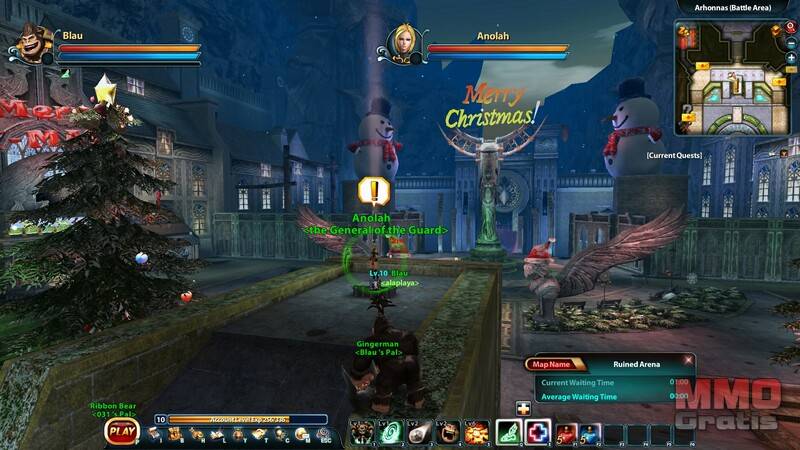Close the Ruined Arena waiting panel
This screenshot has height=450, width=800.
(x=688, y=360)
